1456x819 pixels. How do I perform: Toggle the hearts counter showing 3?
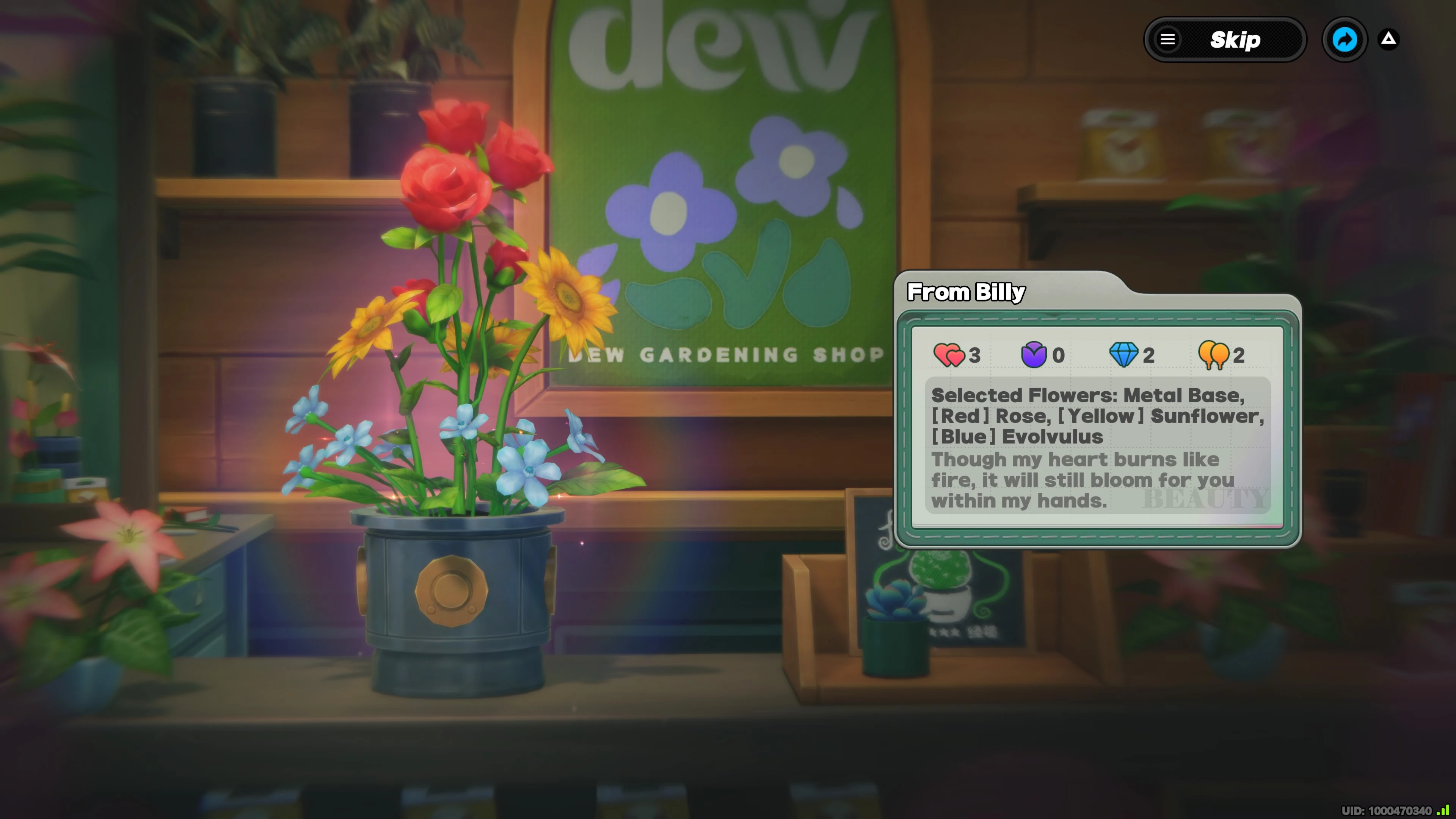[976, 356]
